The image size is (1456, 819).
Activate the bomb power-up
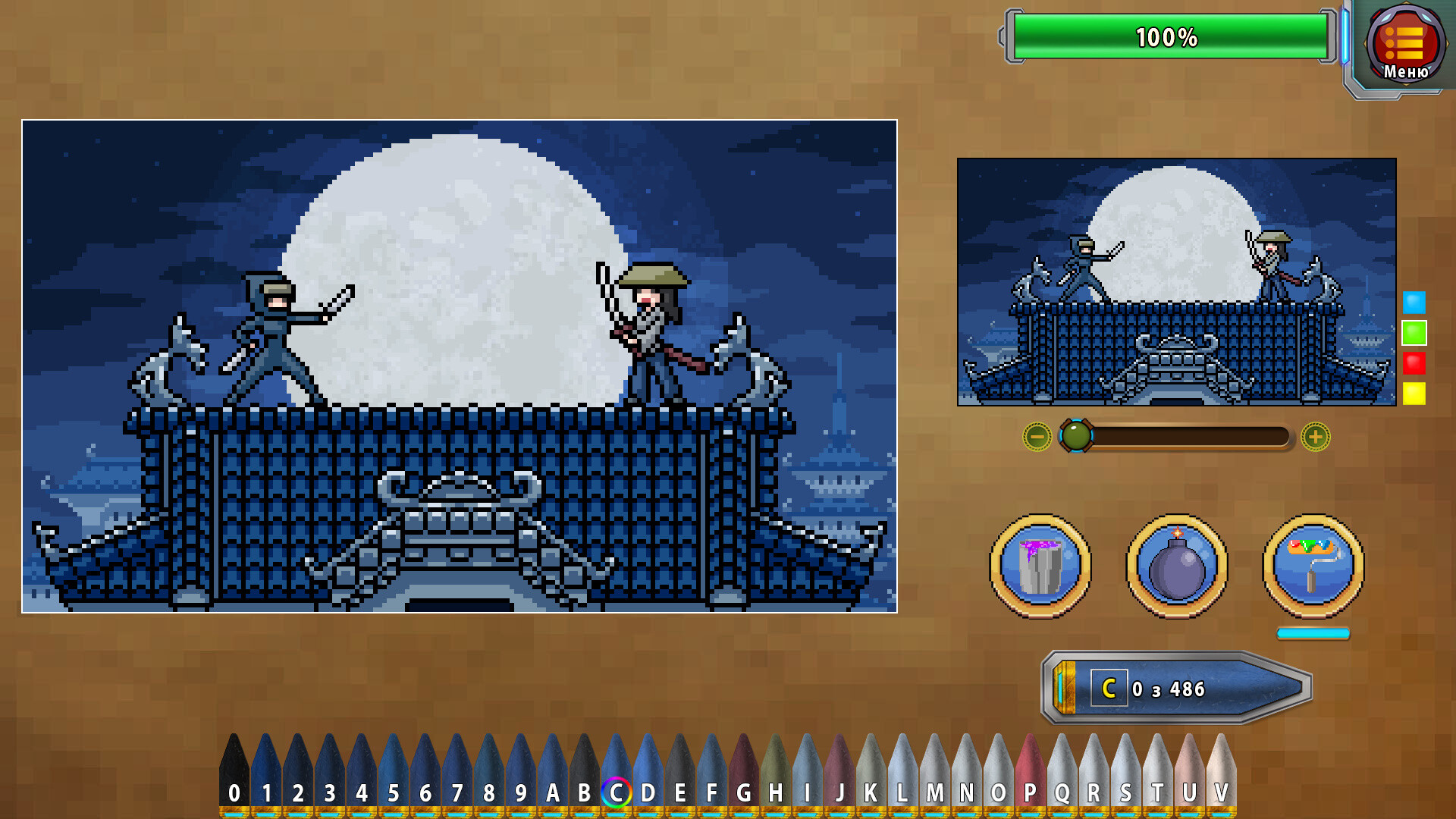(x=1176, y=569)
